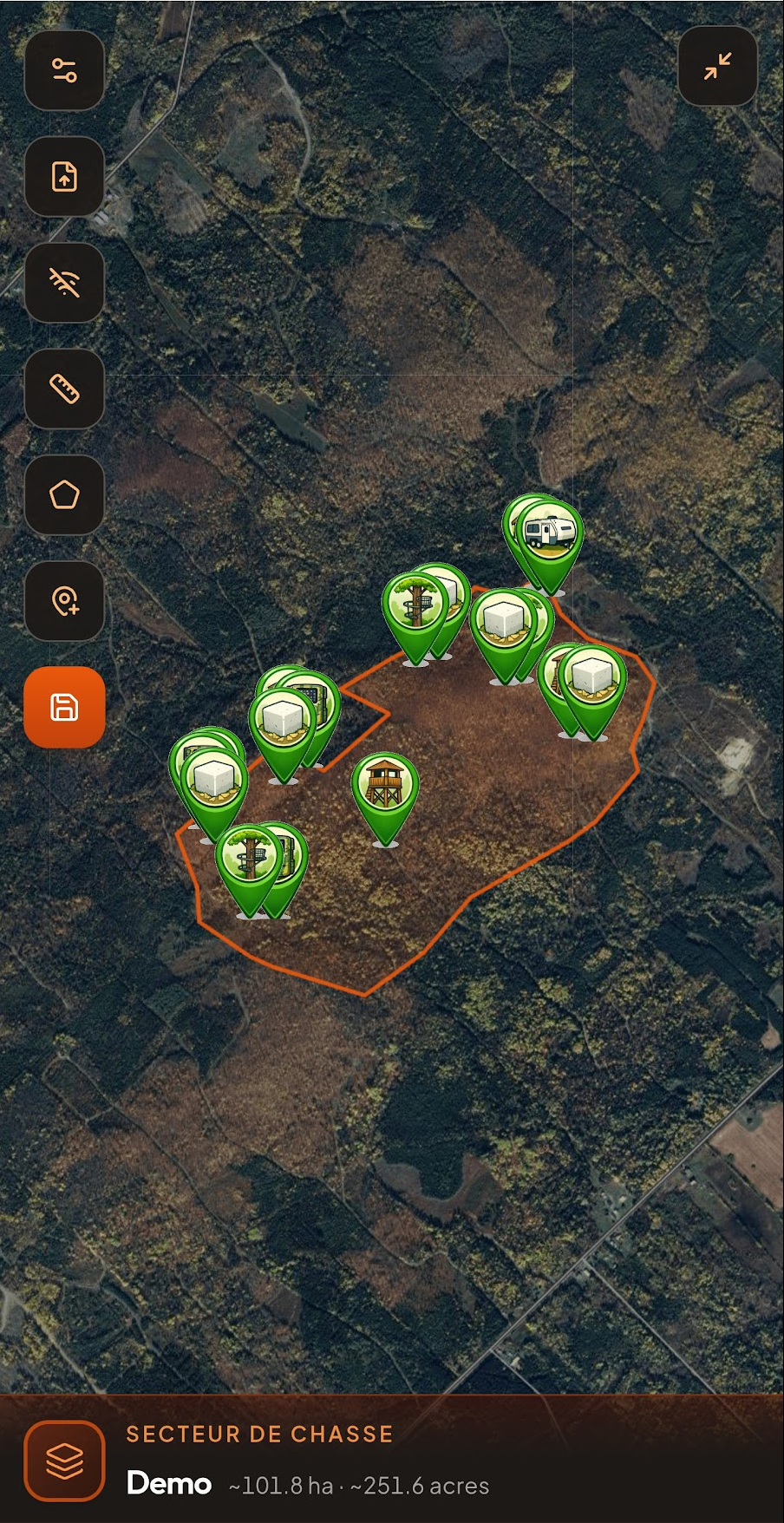The height and width of the screenshot is (1523, 784).
Task: Tap the file upload import button
Action: point(64,176)
